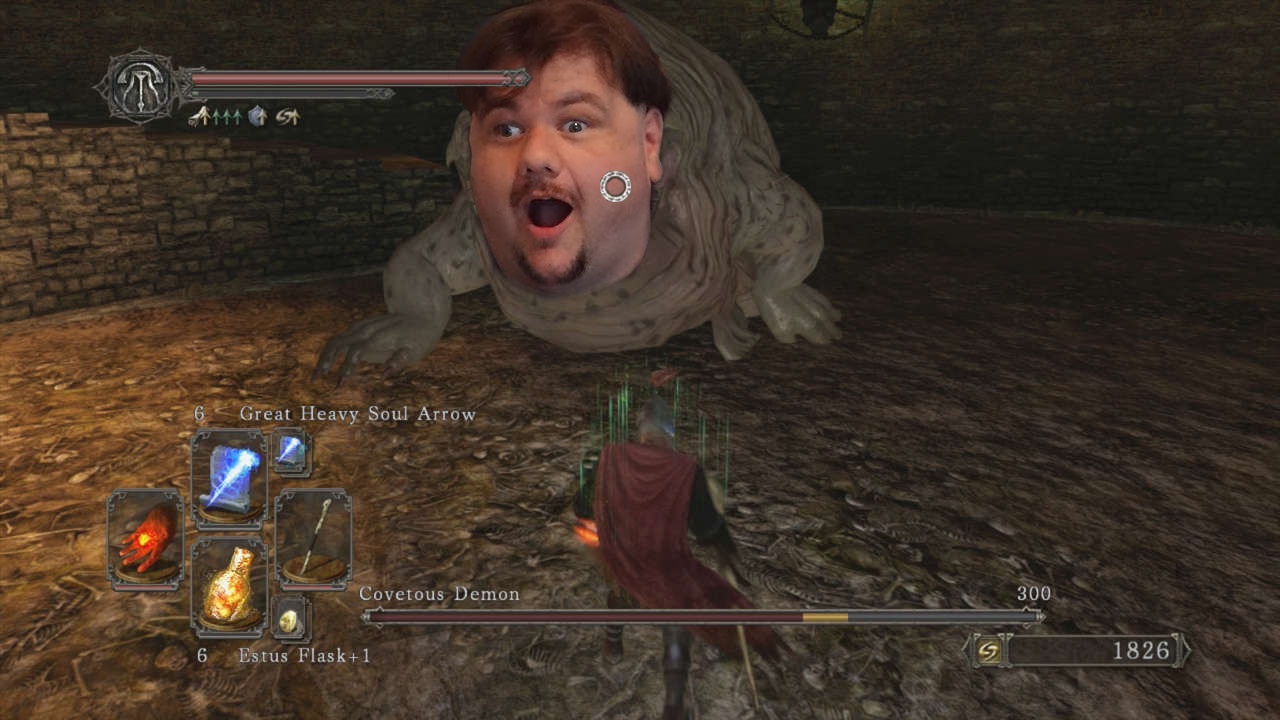This screenshot has height=720, width=1280.
Task: Click the souls counter swirl icon
Action: click(988, 651)
